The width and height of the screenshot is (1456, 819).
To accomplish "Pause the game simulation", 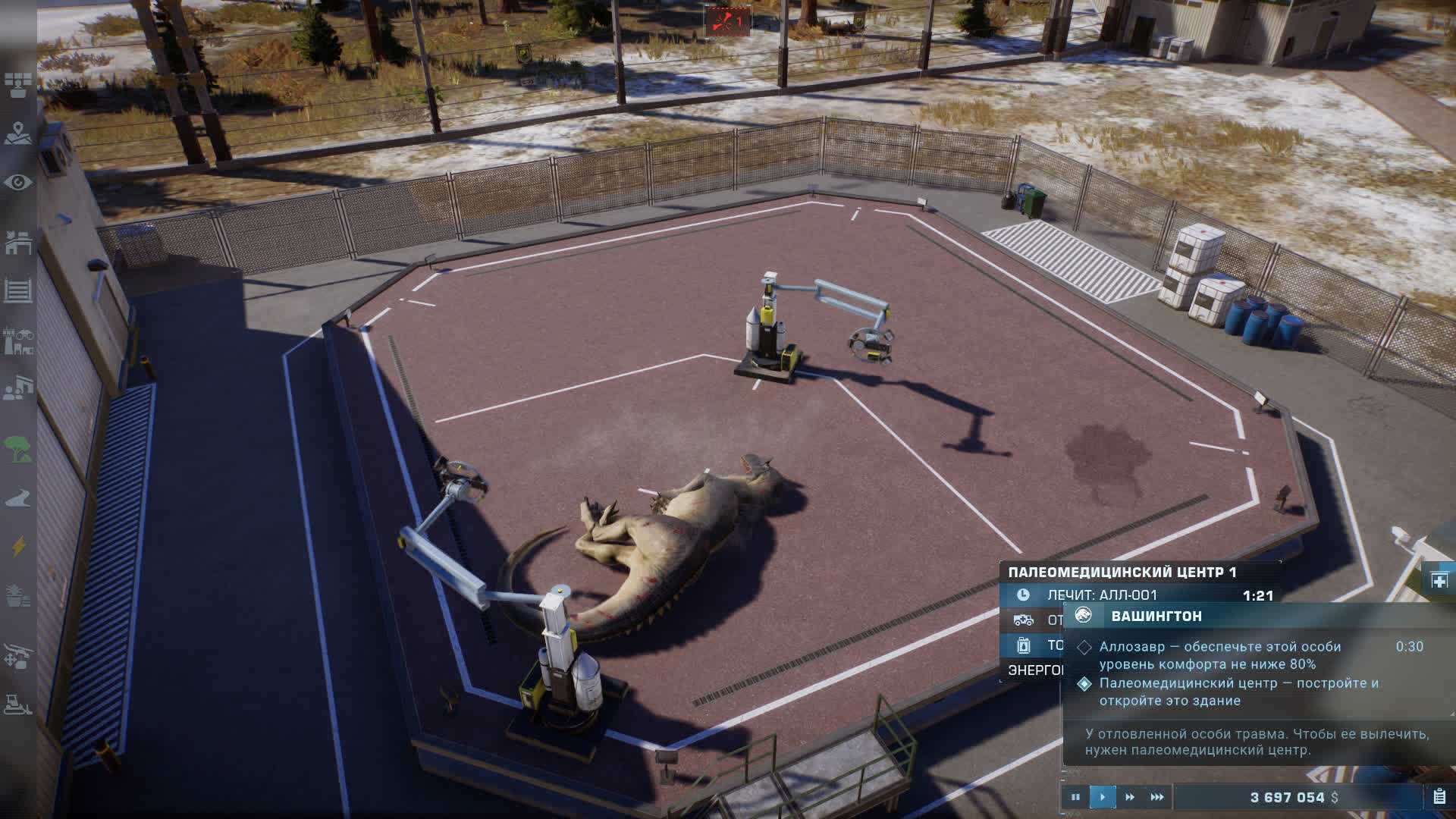I will [x=1075, y=797].
